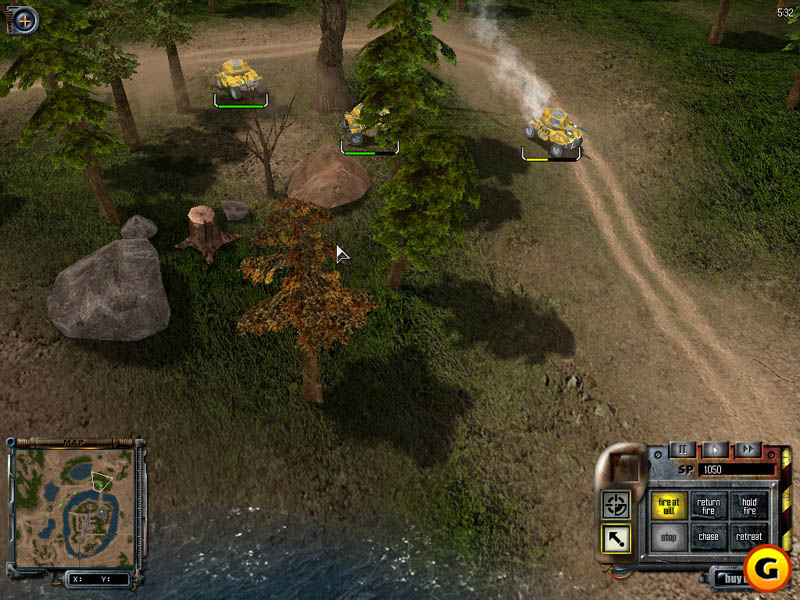Viewport: 800px width, 600px height.
Task: Fast-forward the game speed
Action: point(746,450)
